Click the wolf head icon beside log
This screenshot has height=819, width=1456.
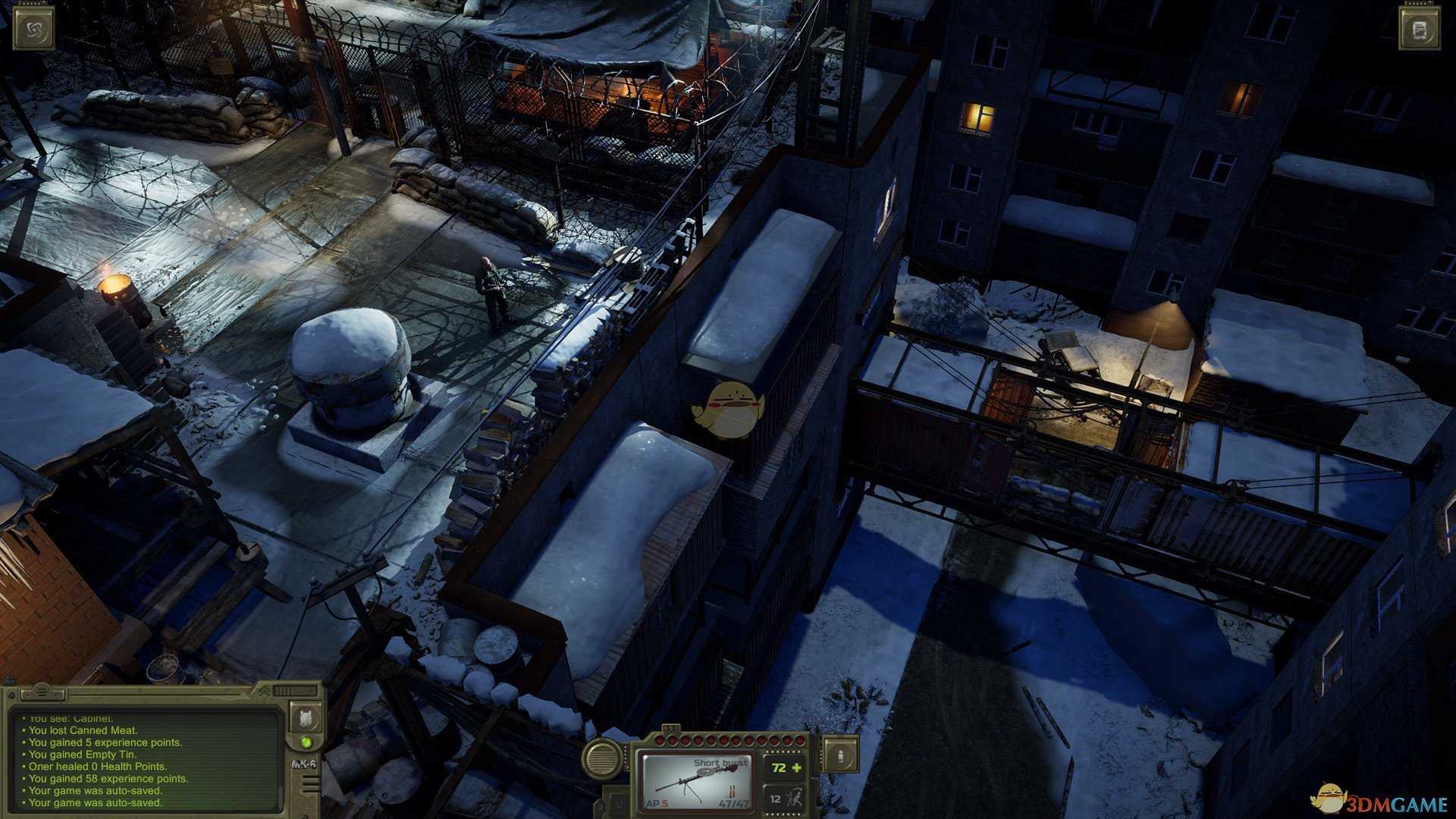point(306,717)
